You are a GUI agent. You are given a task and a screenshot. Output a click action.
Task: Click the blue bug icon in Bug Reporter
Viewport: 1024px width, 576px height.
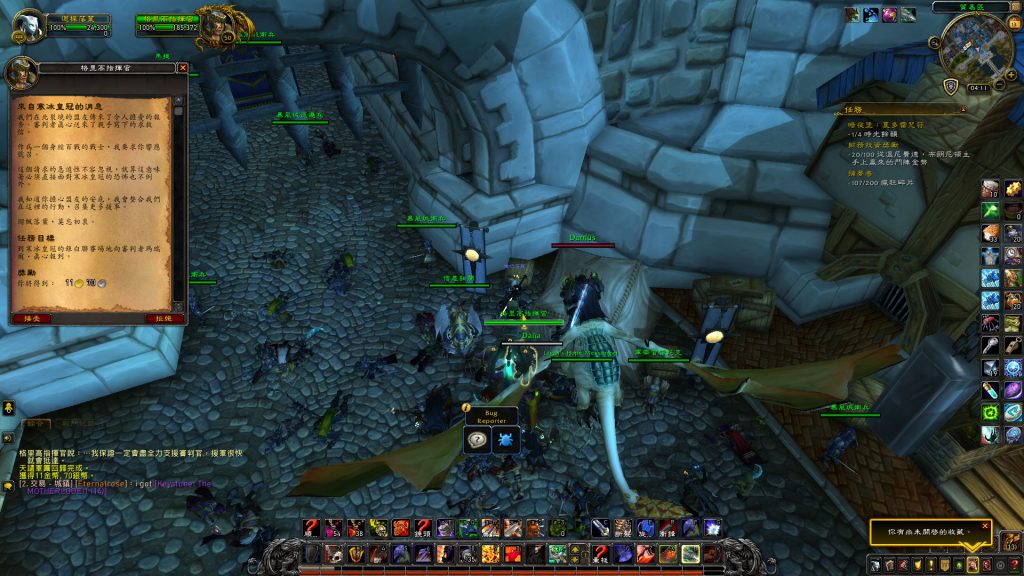tap(504, 439)
